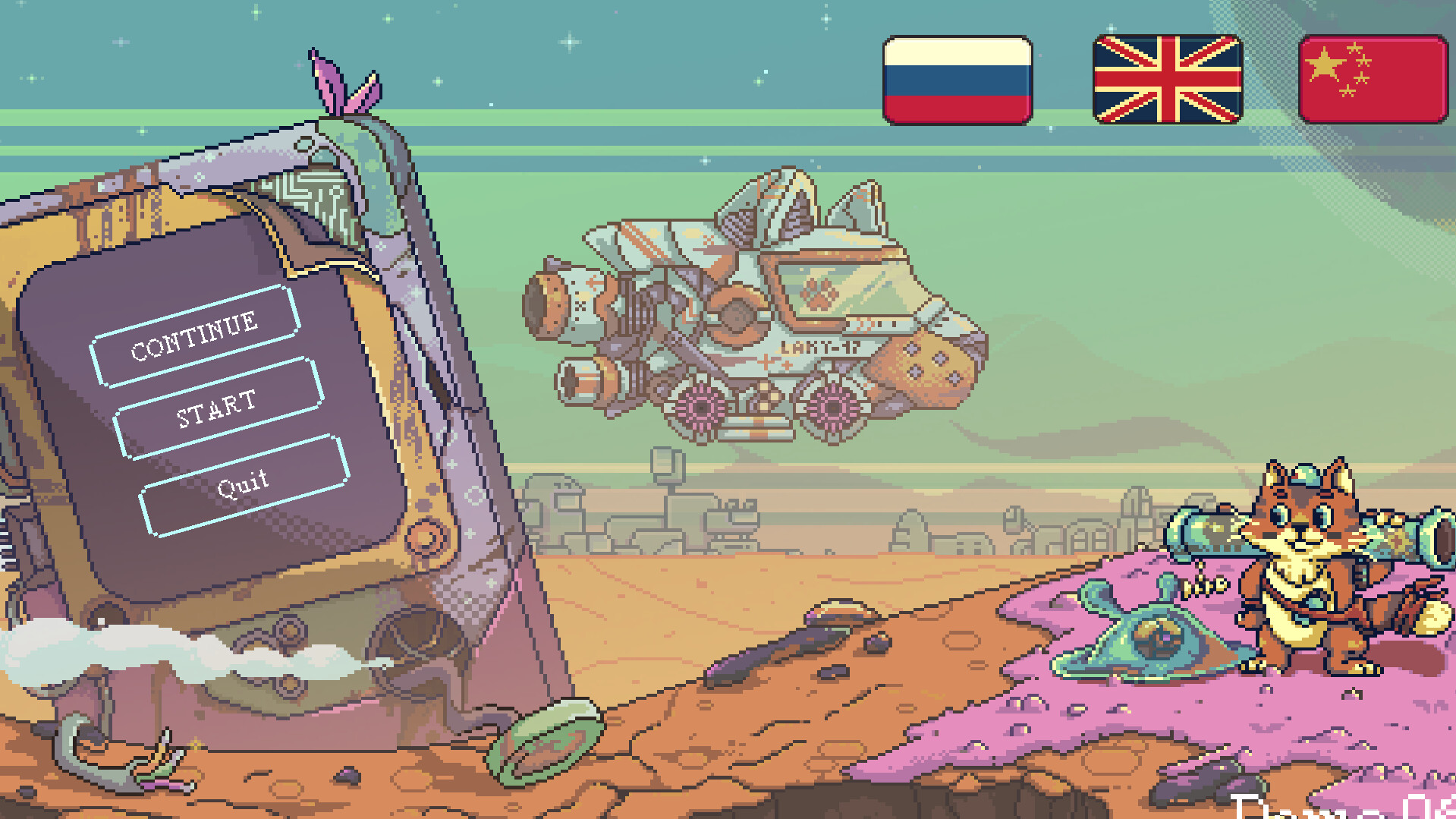The width and height of the screenshot is (1456, 819).
Task: Choose the Chinese language flag
Action: tap(1372, 78)
